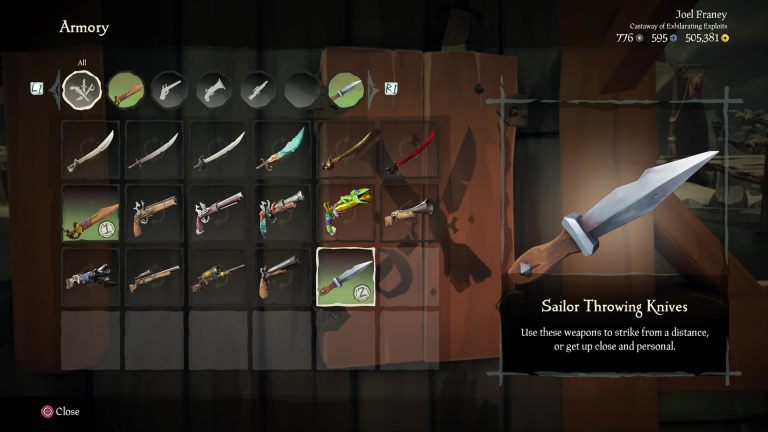Image resolution: width=768 pixels, height=432 pixels.
Task: Switch to the cutlass category tab
Action: pyautogui.click(x=125, y=90)
